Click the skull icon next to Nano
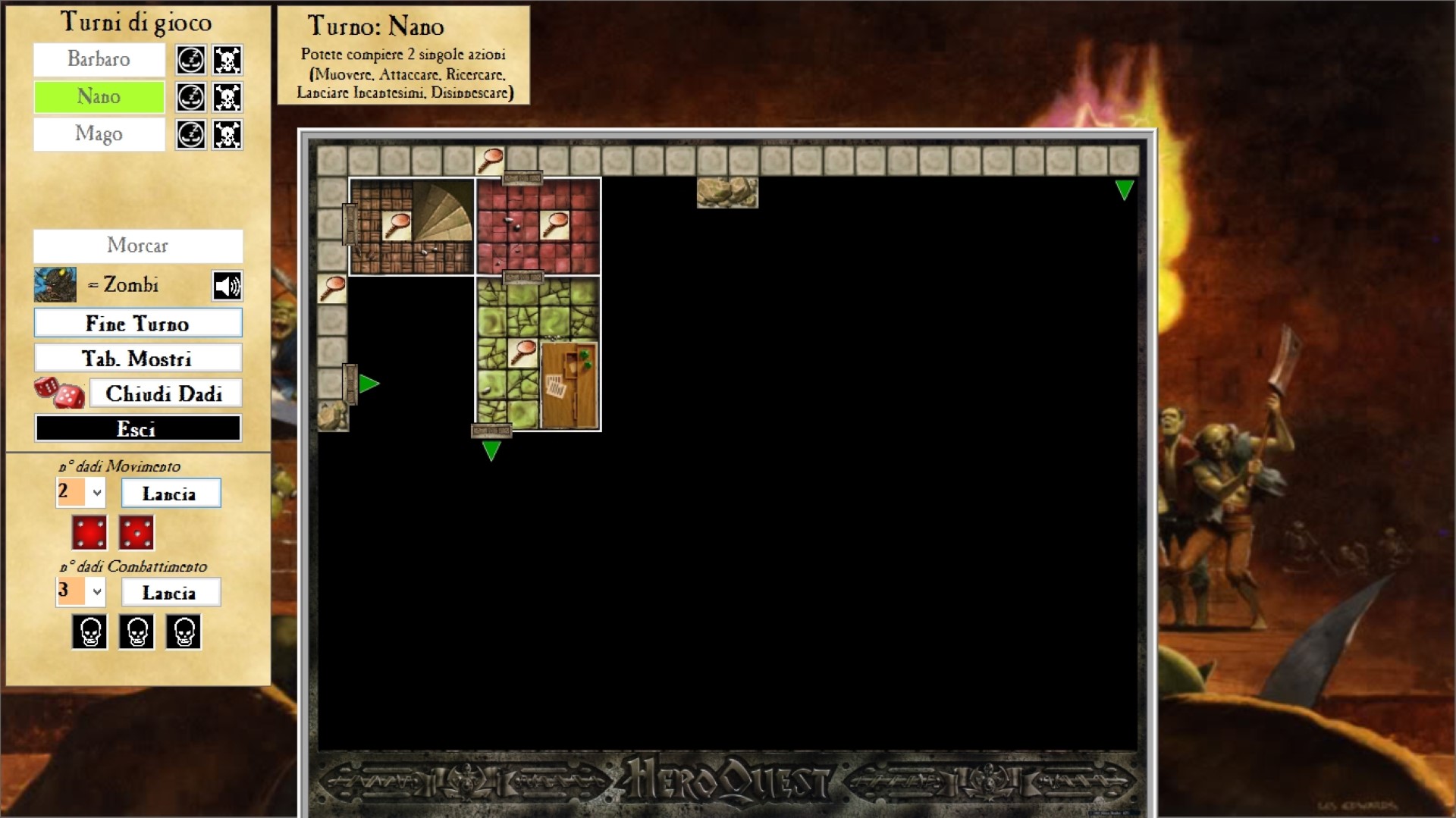This screenshot has height=818, width=1456. [x=227, y=97]
